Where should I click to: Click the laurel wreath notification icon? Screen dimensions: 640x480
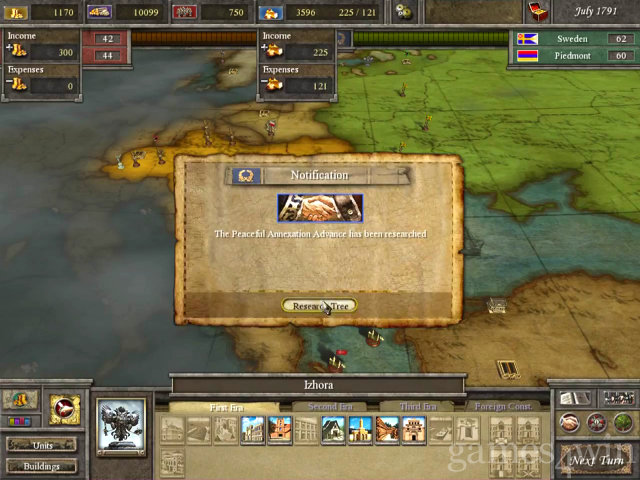(246, 176)
